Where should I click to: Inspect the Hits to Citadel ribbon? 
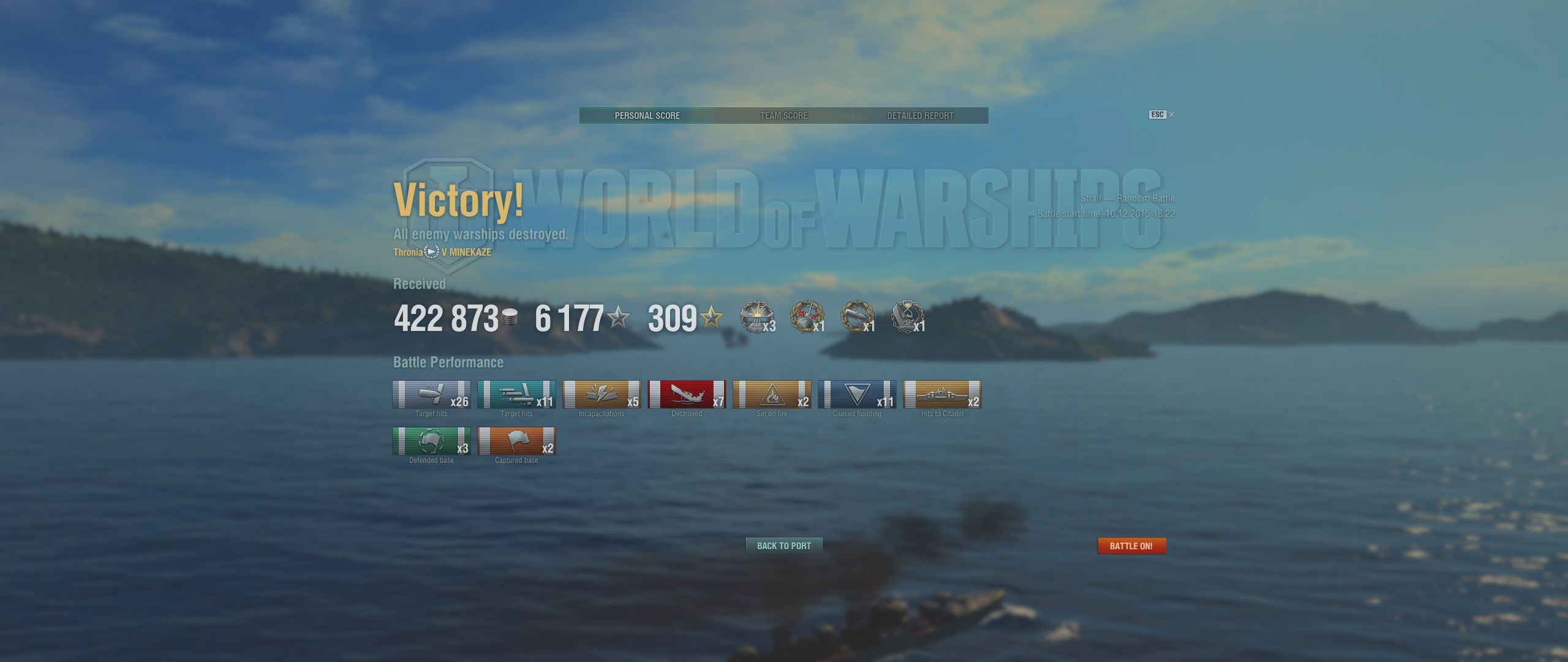942,395
